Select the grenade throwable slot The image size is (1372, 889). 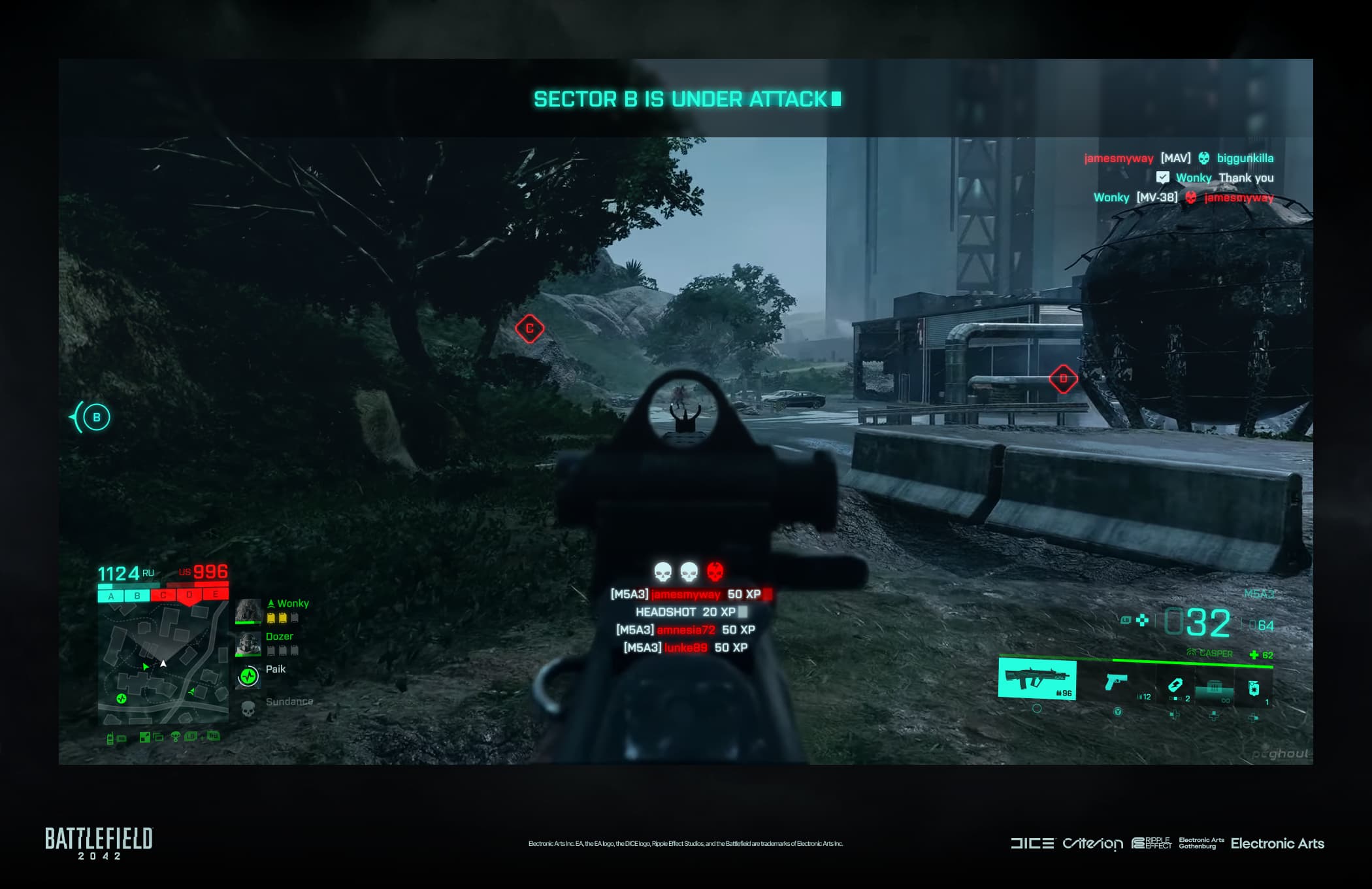[x=1254, y=688]
